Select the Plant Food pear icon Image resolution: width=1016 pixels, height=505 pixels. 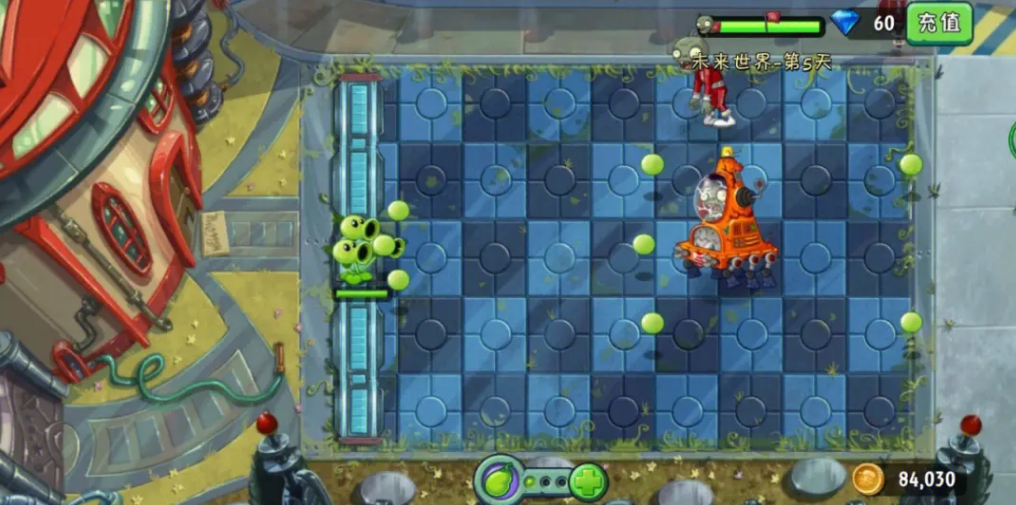click(x=499, y=481)
